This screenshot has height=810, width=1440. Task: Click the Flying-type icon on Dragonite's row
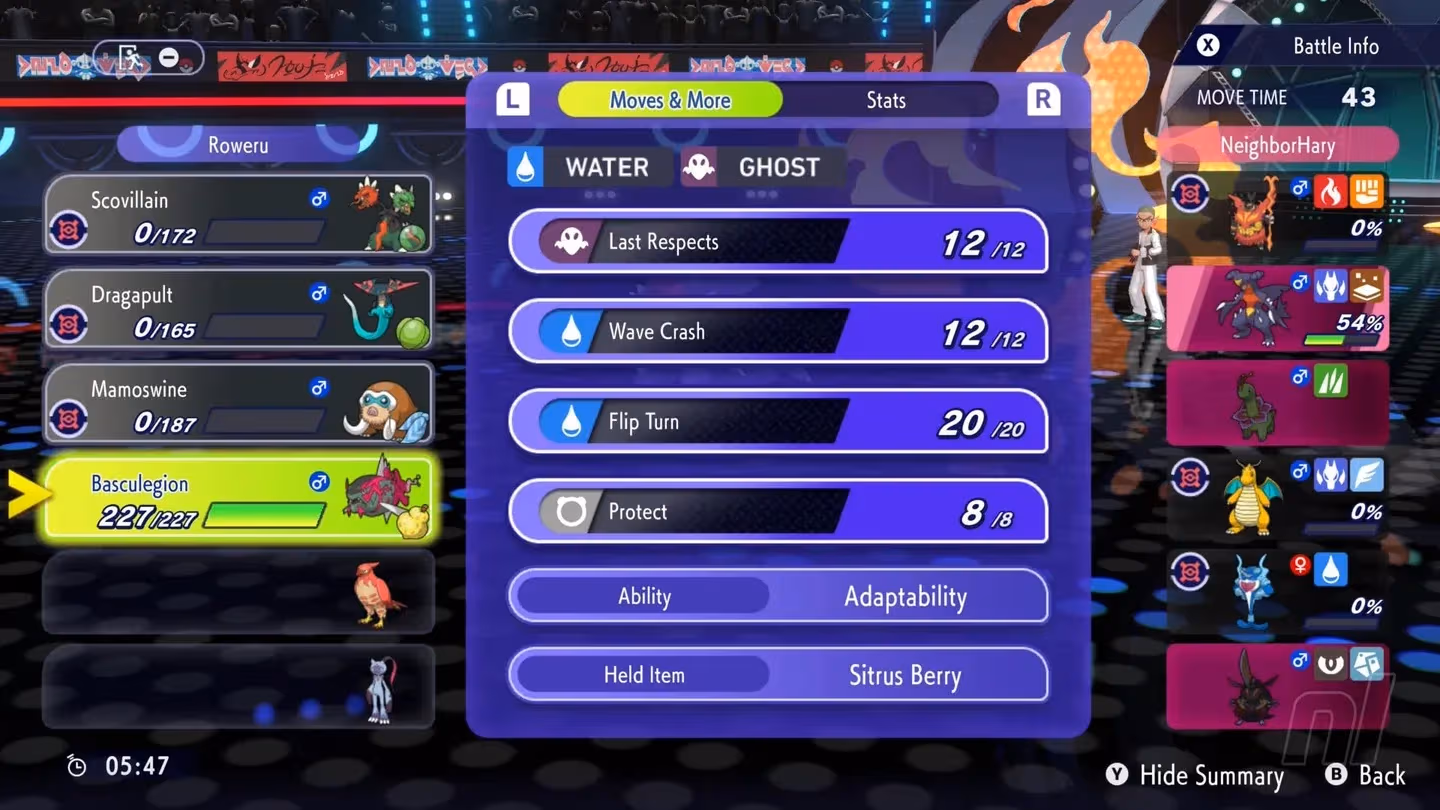pos(1367,473)
